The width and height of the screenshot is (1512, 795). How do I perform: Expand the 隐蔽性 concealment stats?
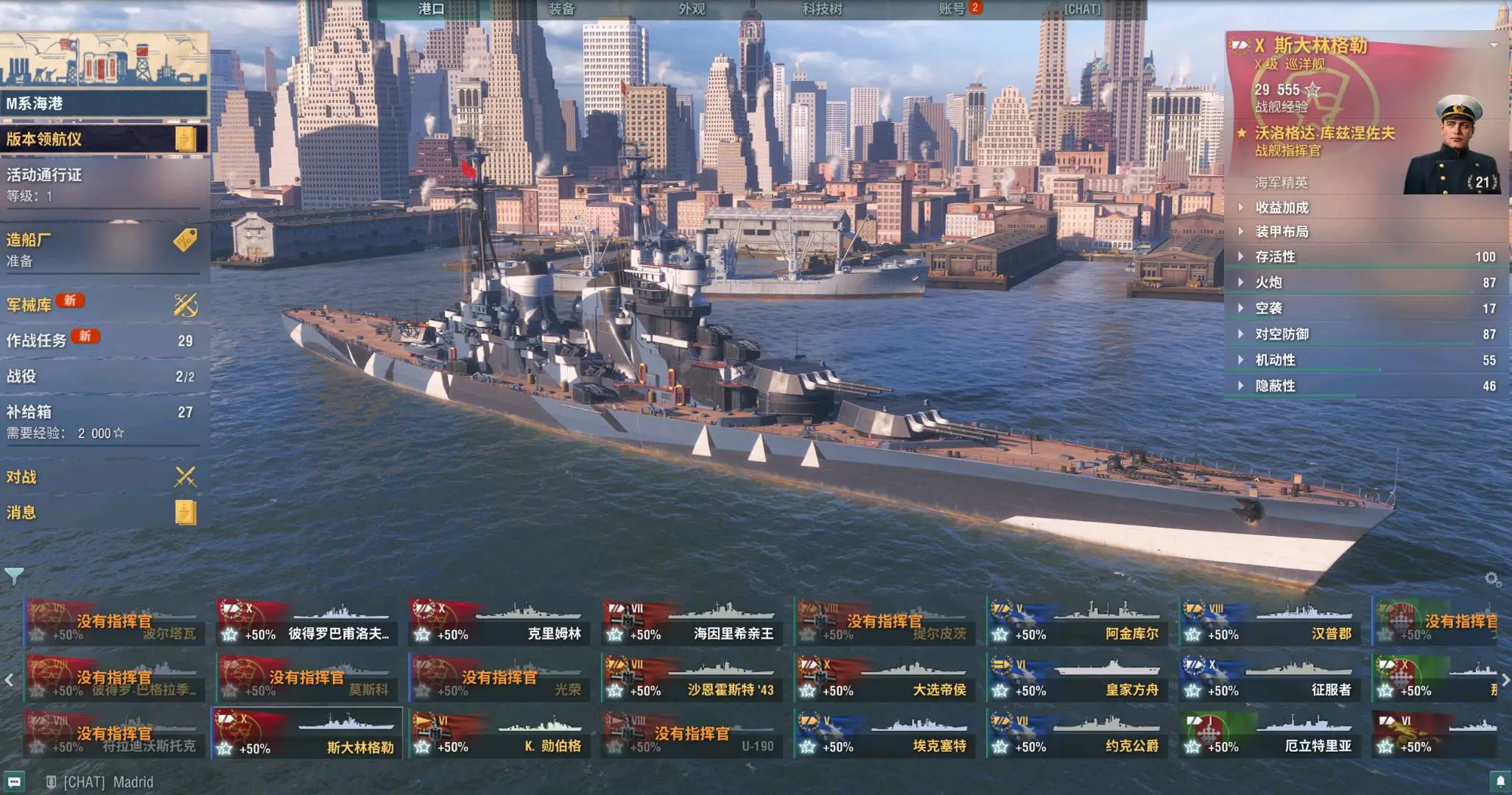point(1276,386)
